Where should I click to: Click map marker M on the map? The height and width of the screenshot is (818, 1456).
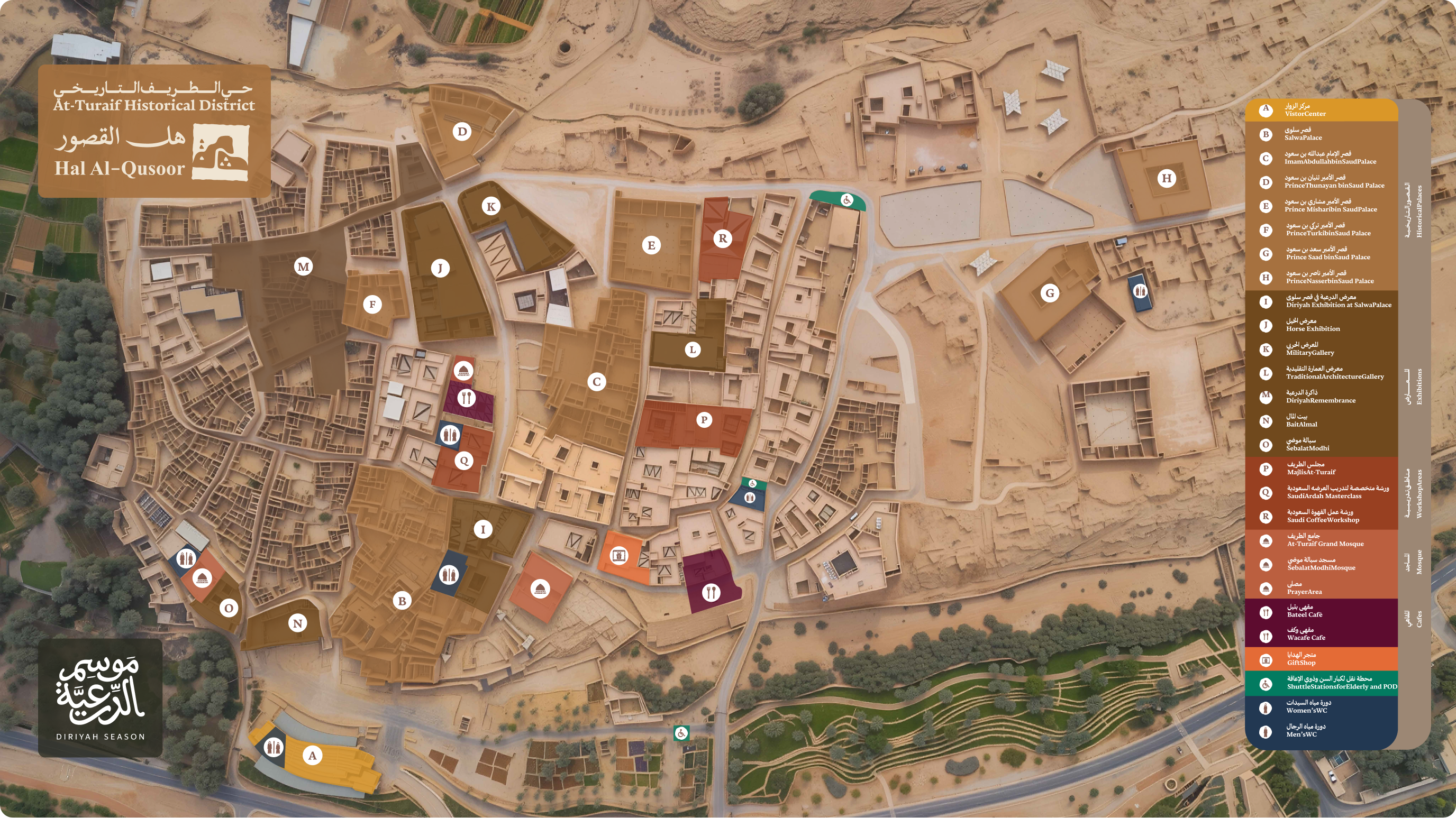(304, 266)
